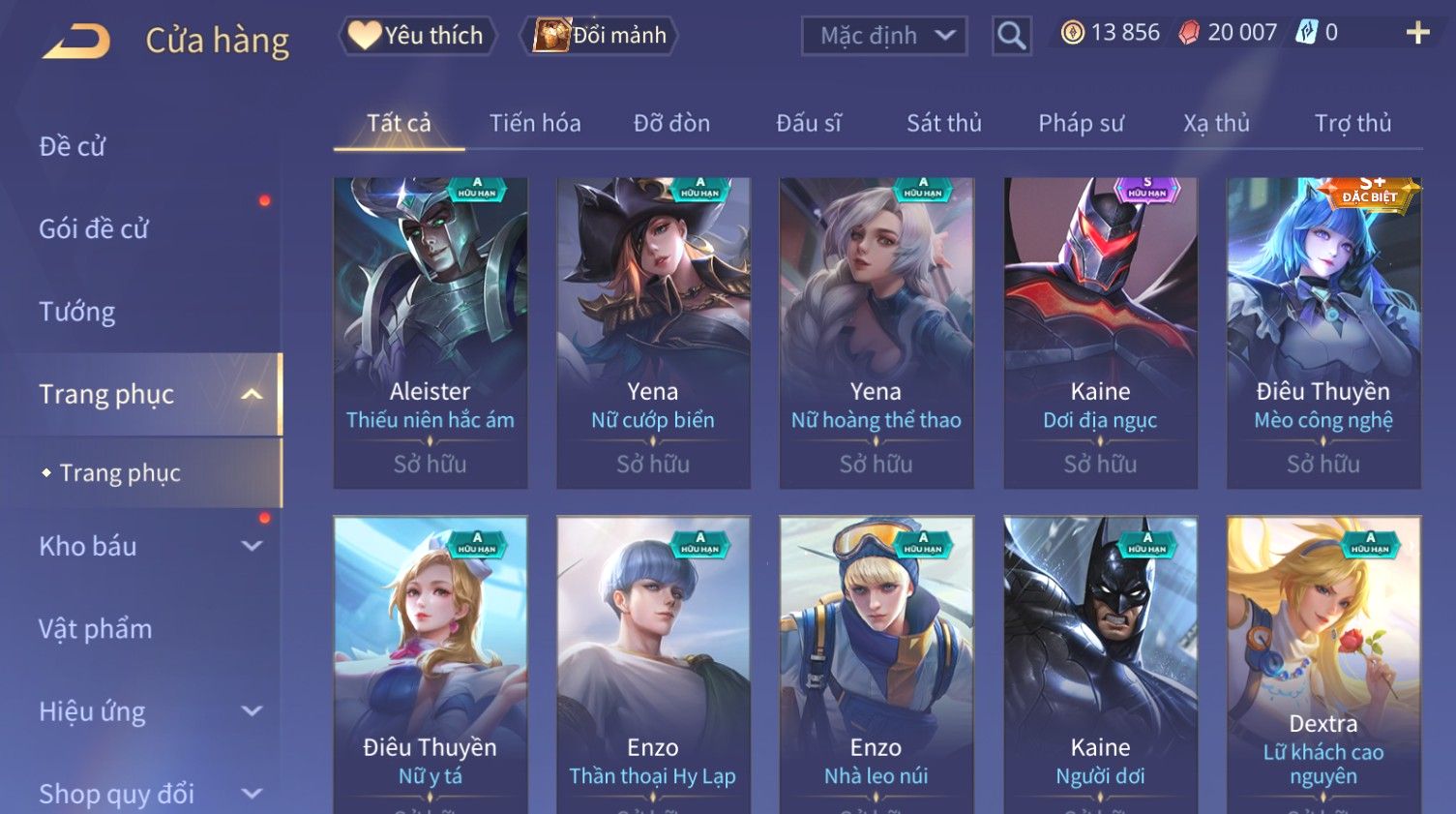This screenshot has width=1456, height=814.
Task: Choose the Trợ thủ tab
Action: coord(1352,123)
